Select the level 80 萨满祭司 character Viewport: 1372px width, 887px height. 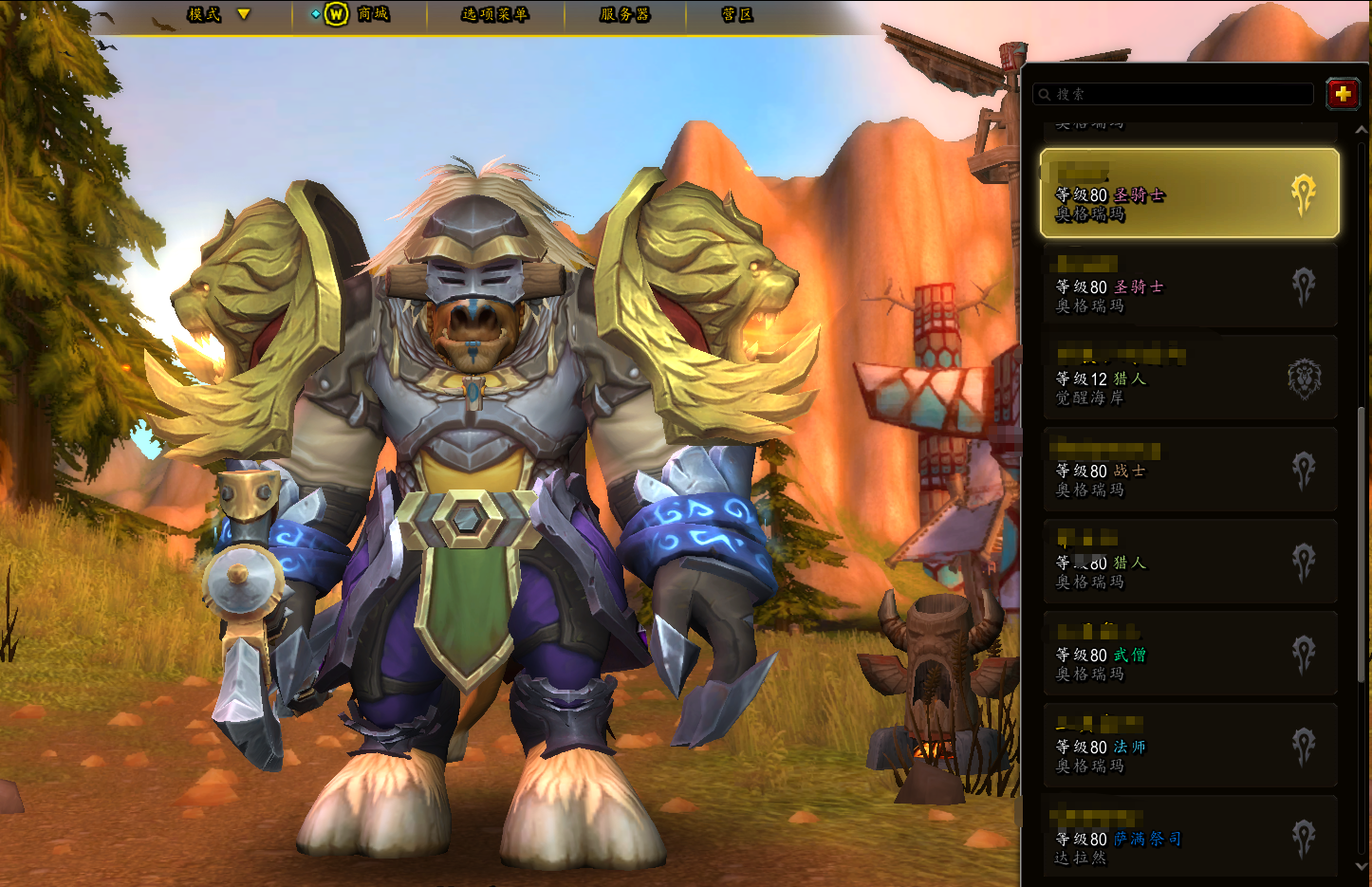click(x=1189, y=838)
